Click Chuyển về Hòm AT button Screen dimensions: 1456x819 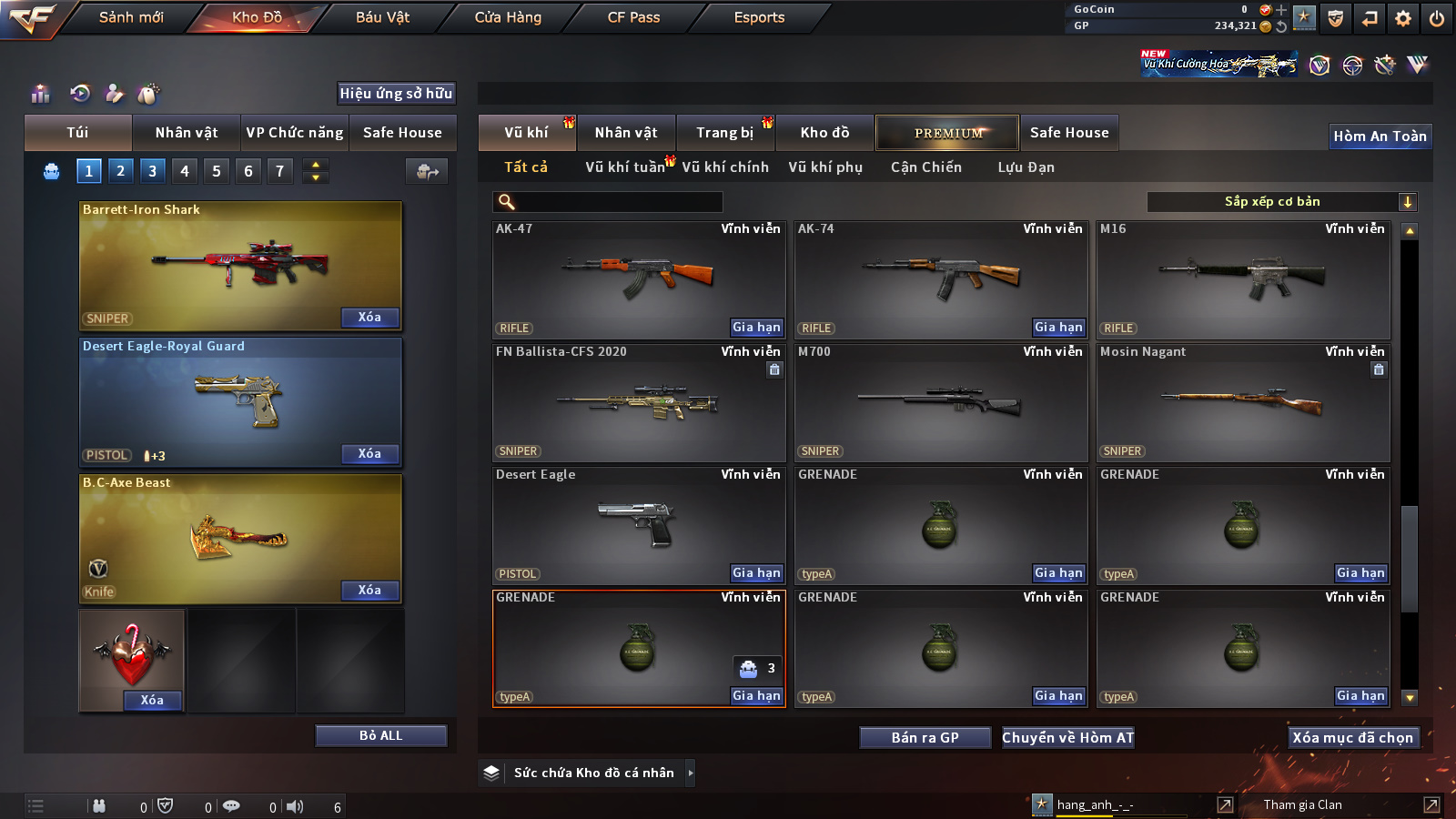(x=1068, y=737)
